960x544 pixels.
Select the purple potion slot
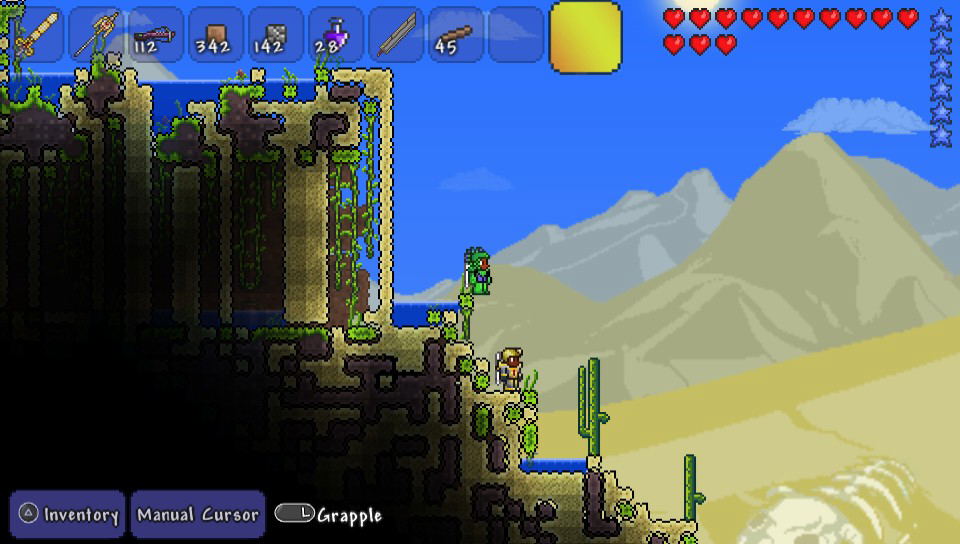[x=337, y=35]
